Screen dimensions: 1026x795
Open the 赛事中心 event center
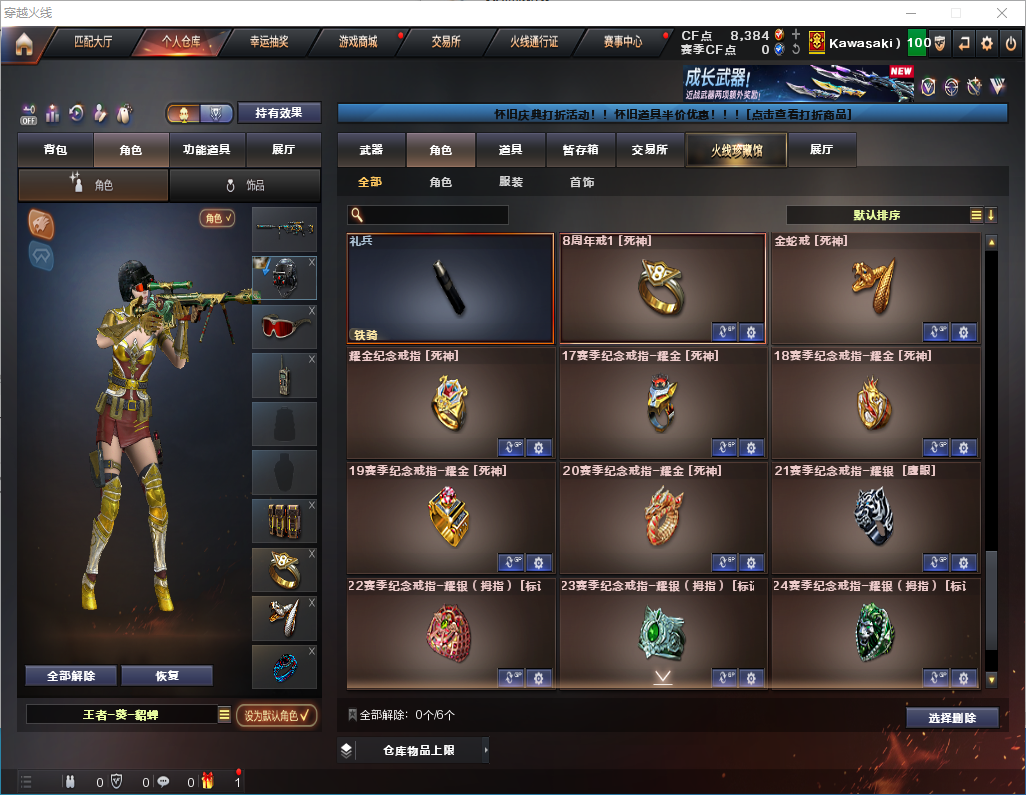pos(622,42)
